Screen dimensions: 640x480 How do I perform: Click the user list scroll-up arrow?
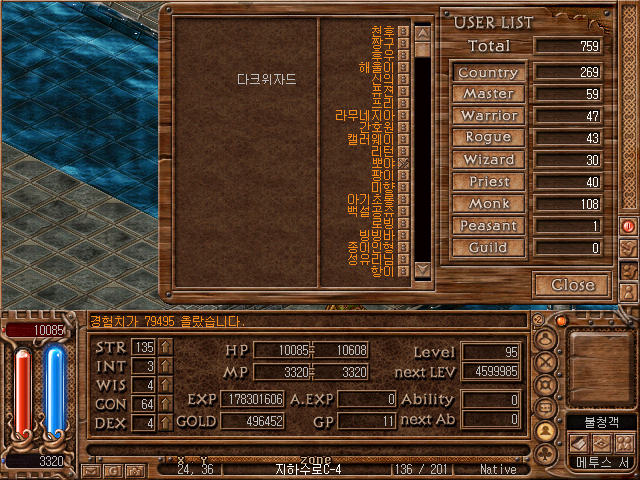coord(422,33)
